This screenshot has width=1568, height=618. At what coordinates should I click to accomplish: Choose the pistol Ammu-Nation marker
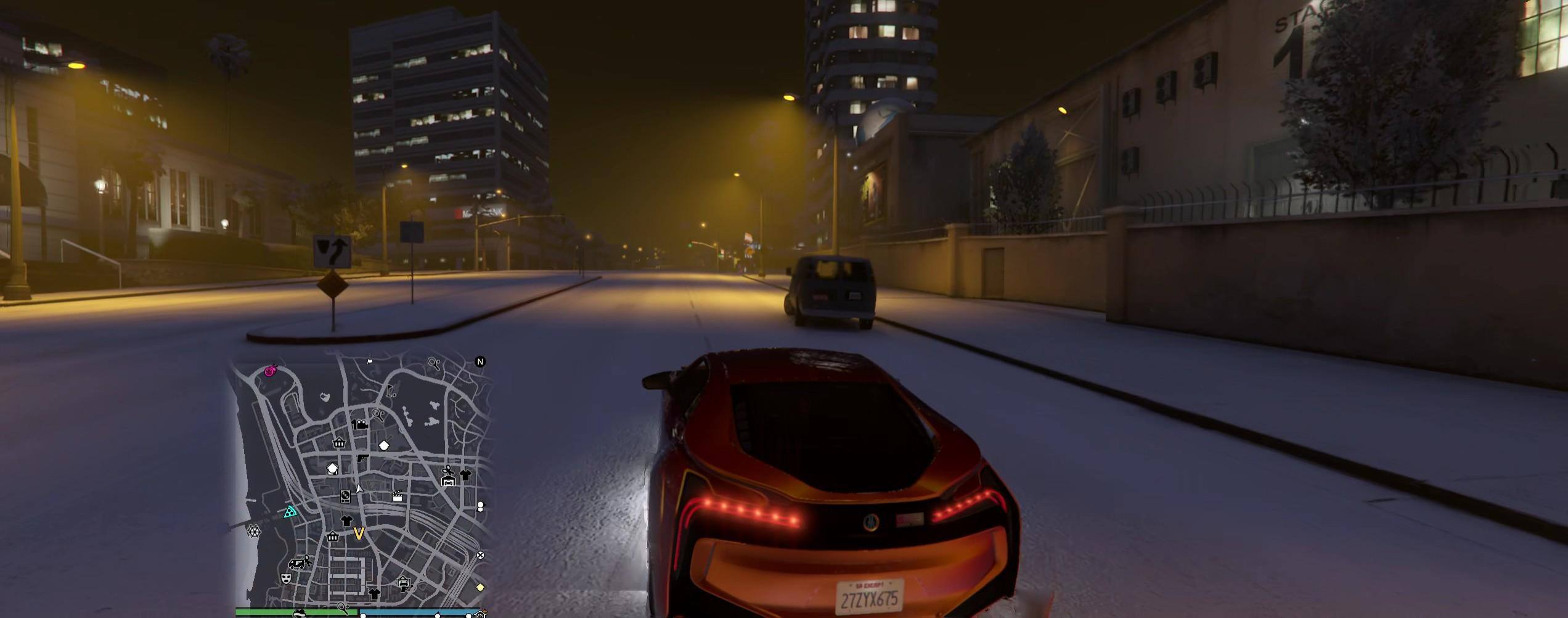click(363, 458)
